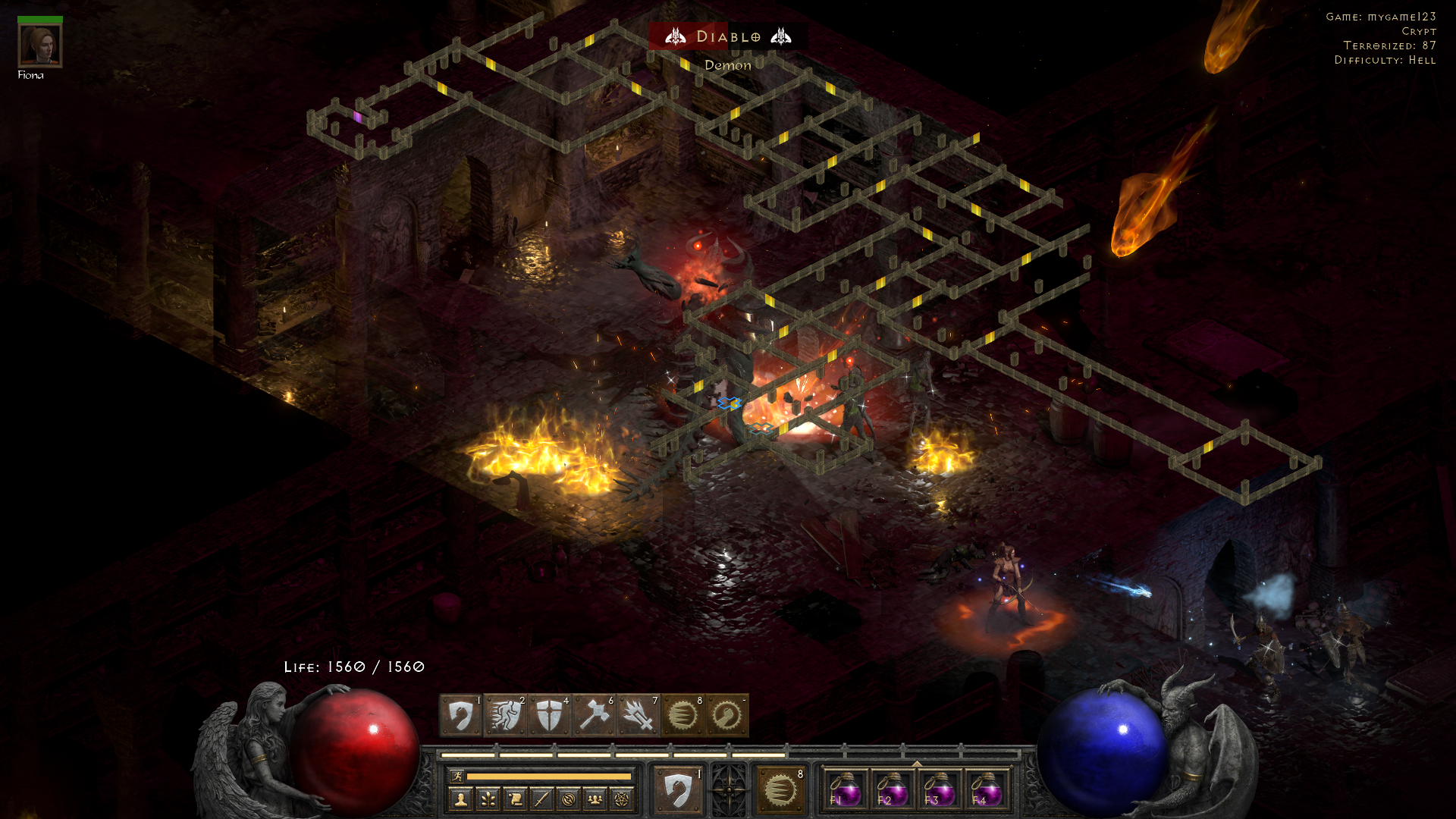Viewport: 1456px width, 819px height.
Task: Open the skill tree panel
Action: click(488, 799)
